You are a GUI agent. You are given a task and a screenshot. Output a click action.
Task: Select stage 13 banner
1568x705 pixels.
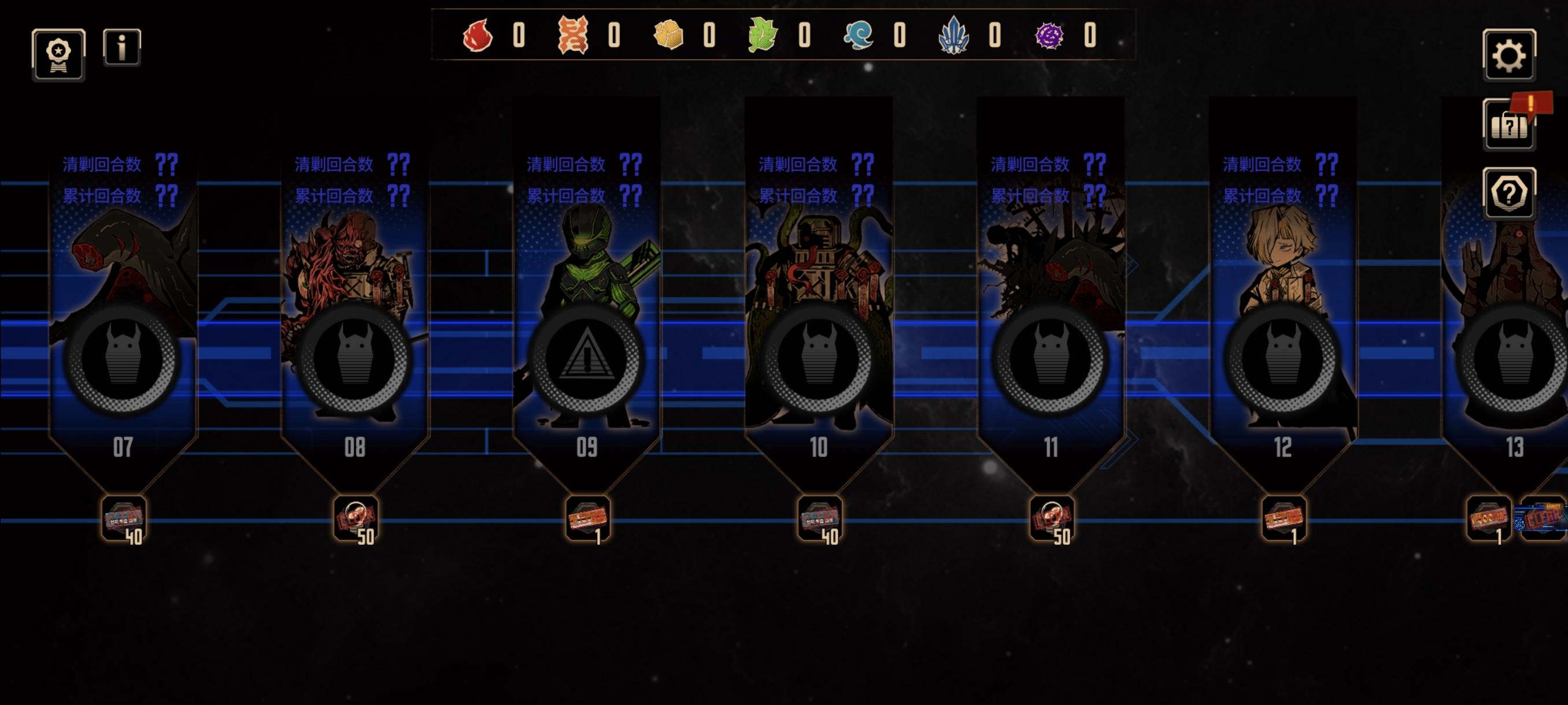point(1510,304)
